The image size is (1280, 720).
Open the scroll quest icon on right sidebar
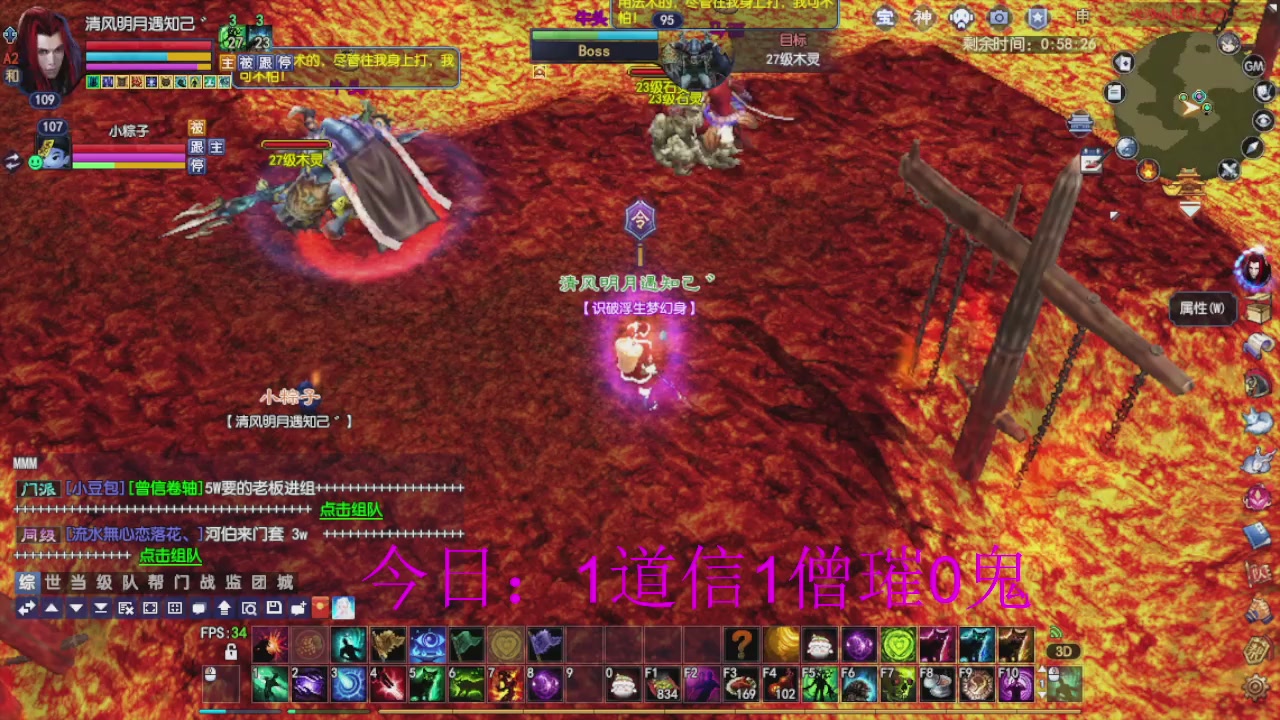(x=1258, y=345)
